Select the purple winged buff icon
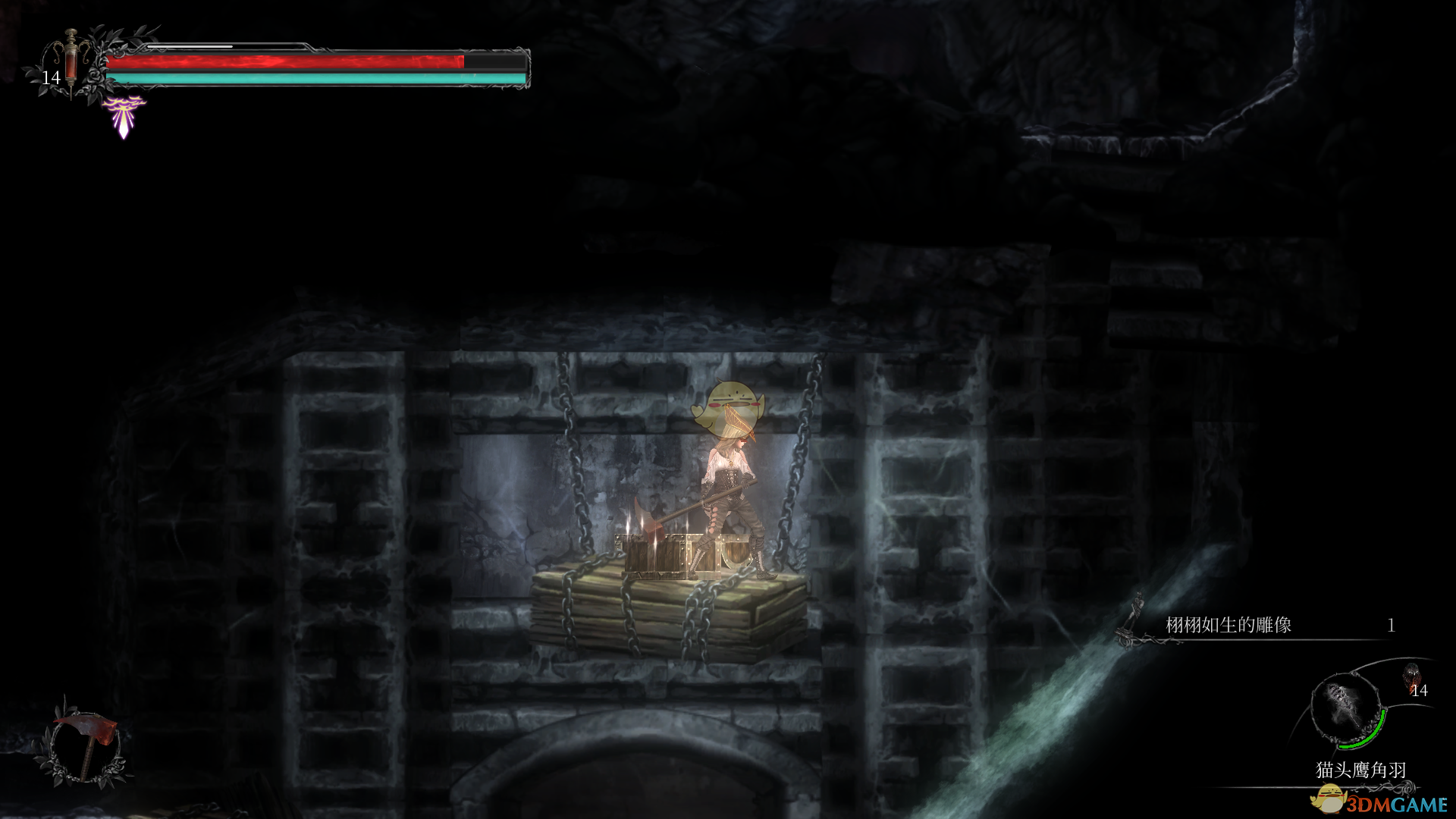 124,116
